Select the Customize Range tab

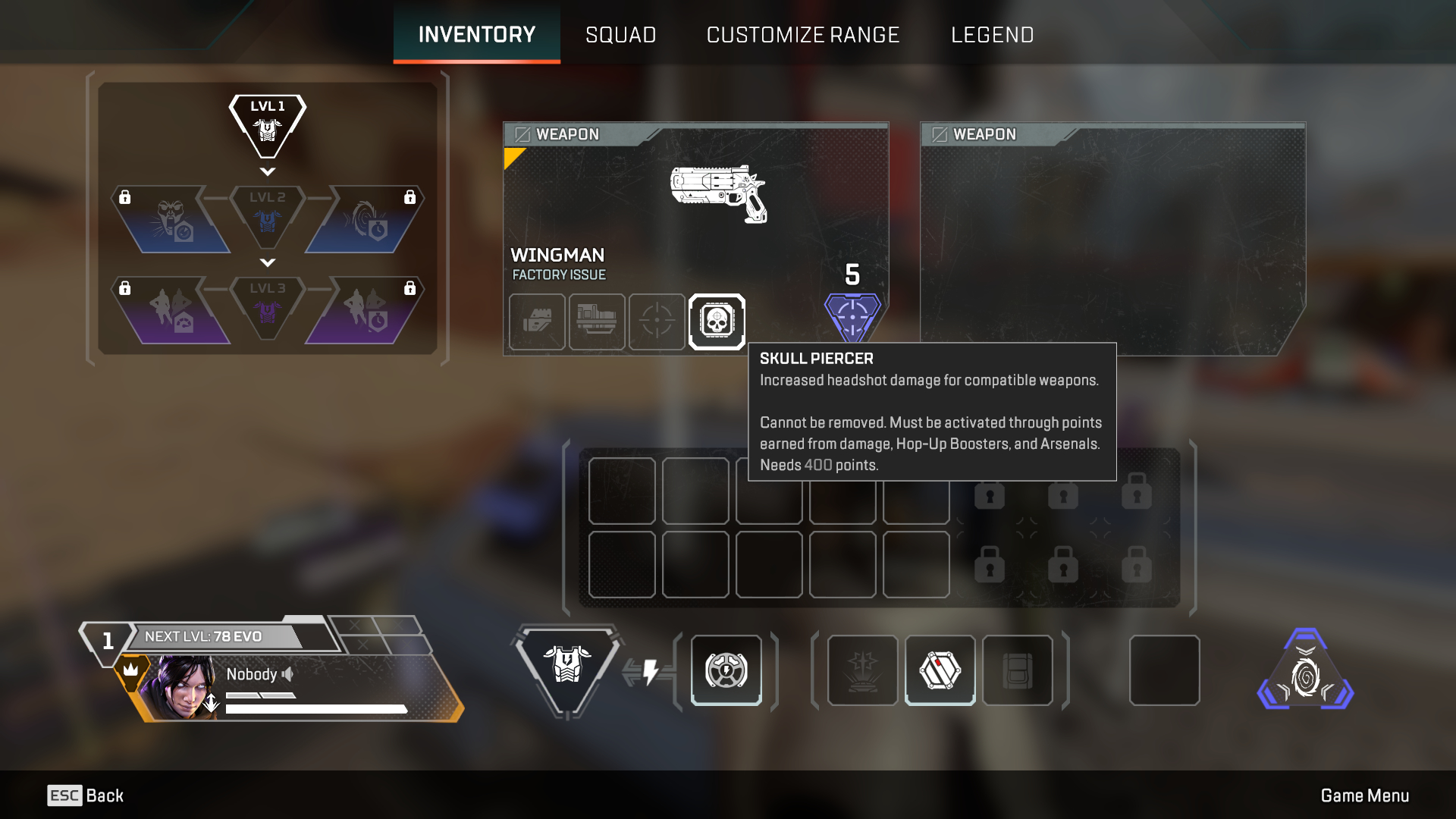(x=802, y=35)
